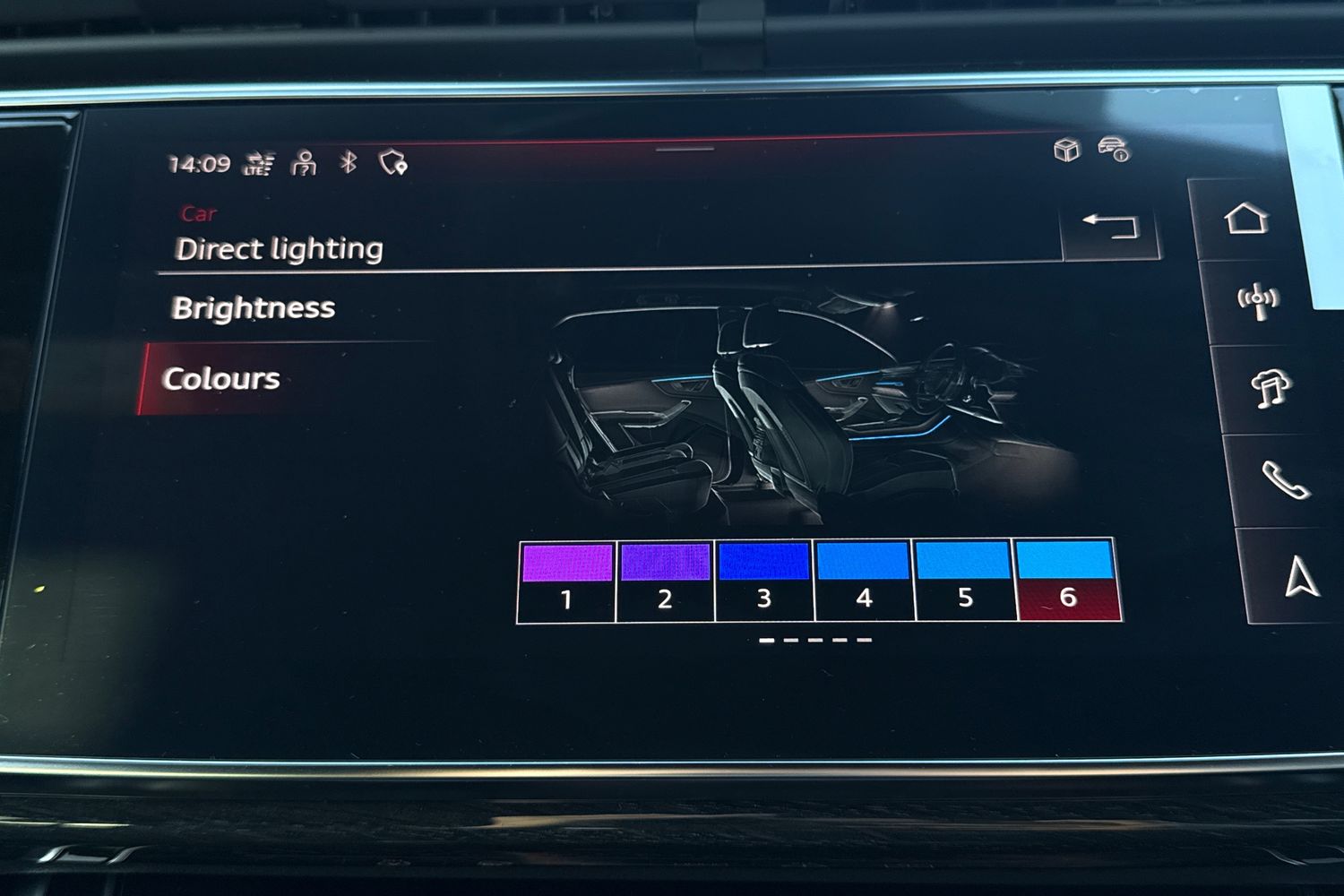
Task: Tap the cube icon in status bar
Action: click(x=1066, y=150)
